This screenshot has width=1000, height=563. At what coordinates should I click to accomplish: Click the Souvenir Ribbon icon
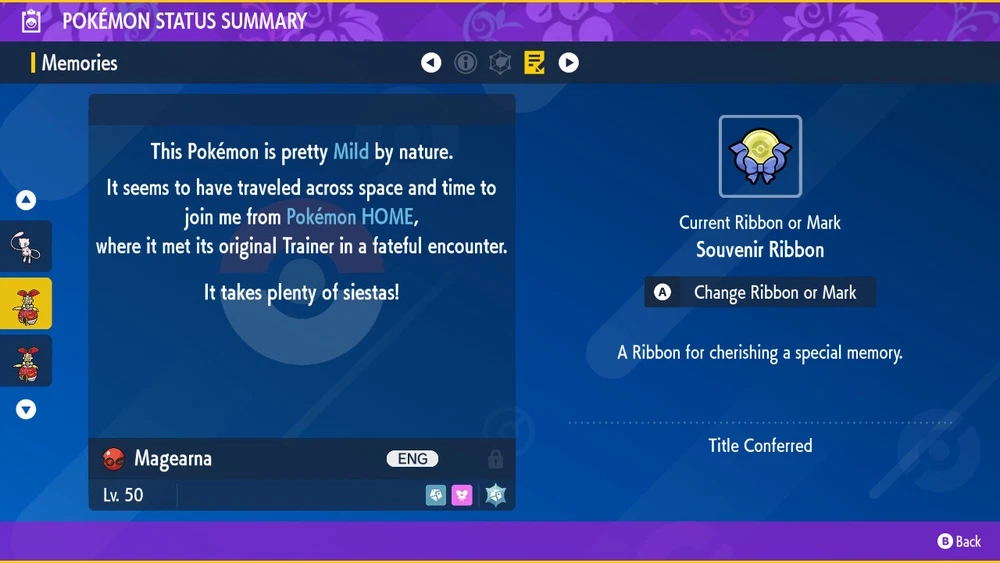point(760,156)
